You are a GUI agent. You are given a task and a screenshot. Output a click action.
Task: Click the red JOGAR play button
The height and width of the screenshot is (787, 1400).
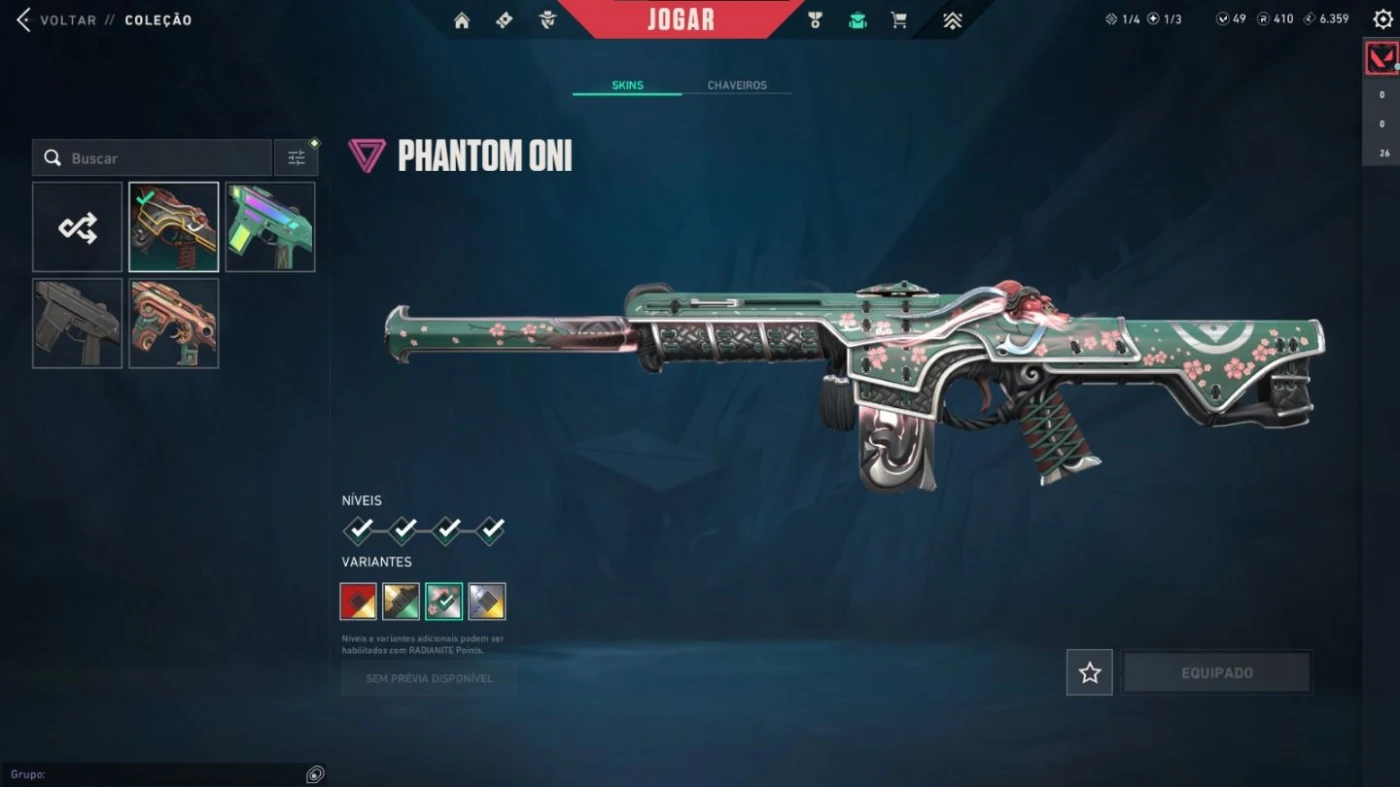pos(681,19)
